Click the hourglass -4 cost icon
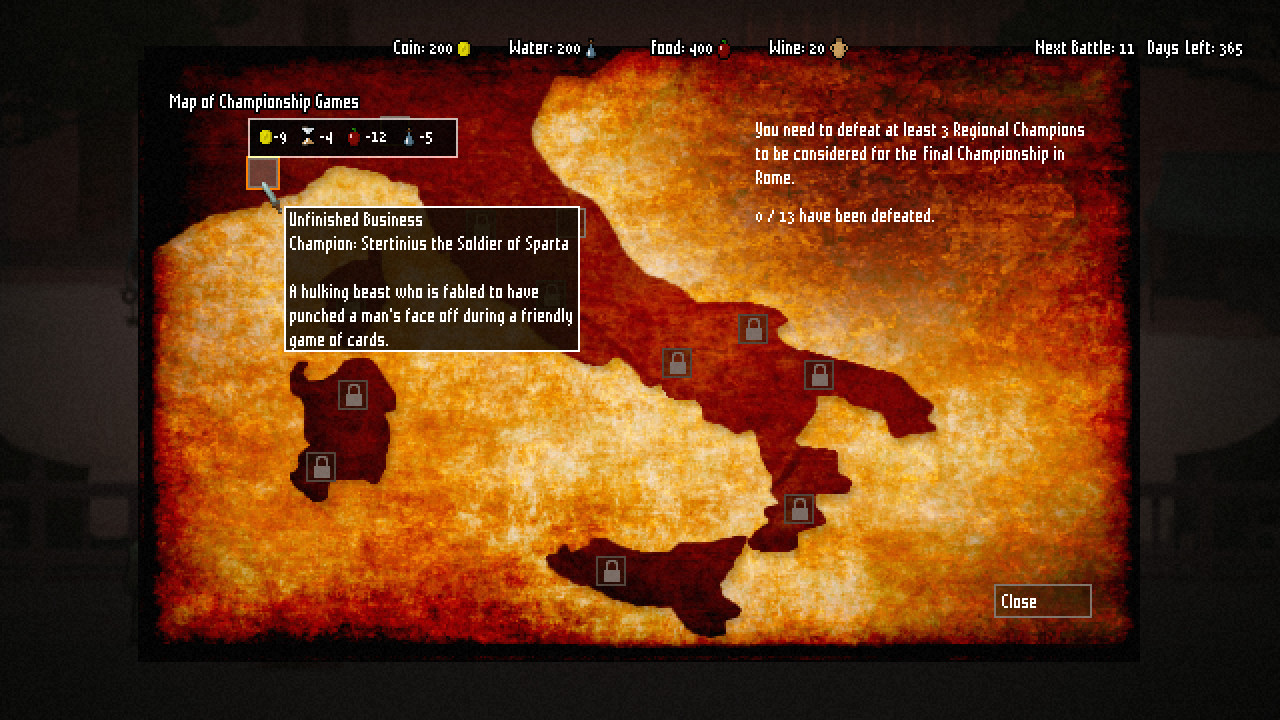1280x720 pixels. coord(308,136)
